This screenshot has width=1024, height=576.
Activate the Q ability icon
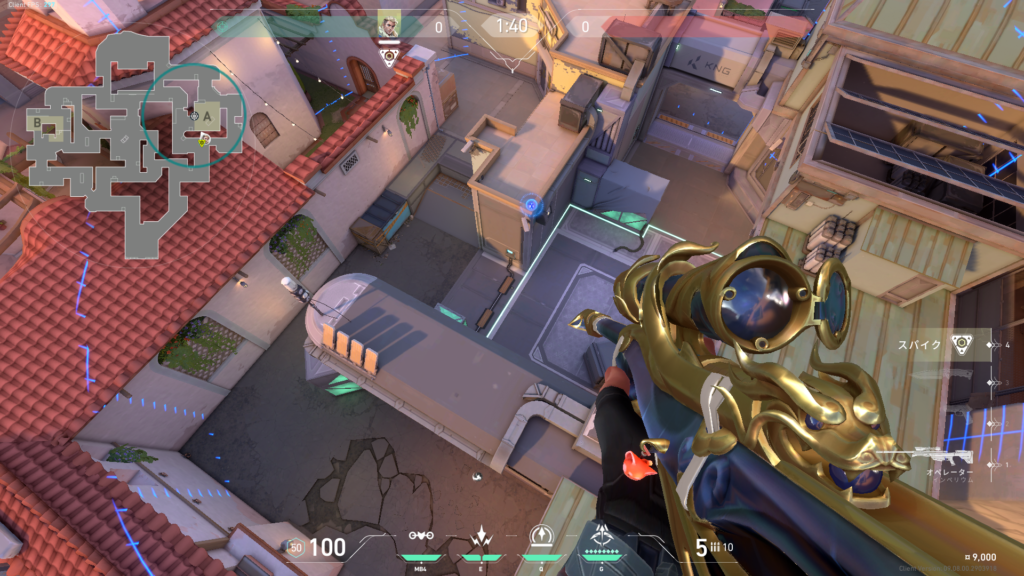coord(541,541)
